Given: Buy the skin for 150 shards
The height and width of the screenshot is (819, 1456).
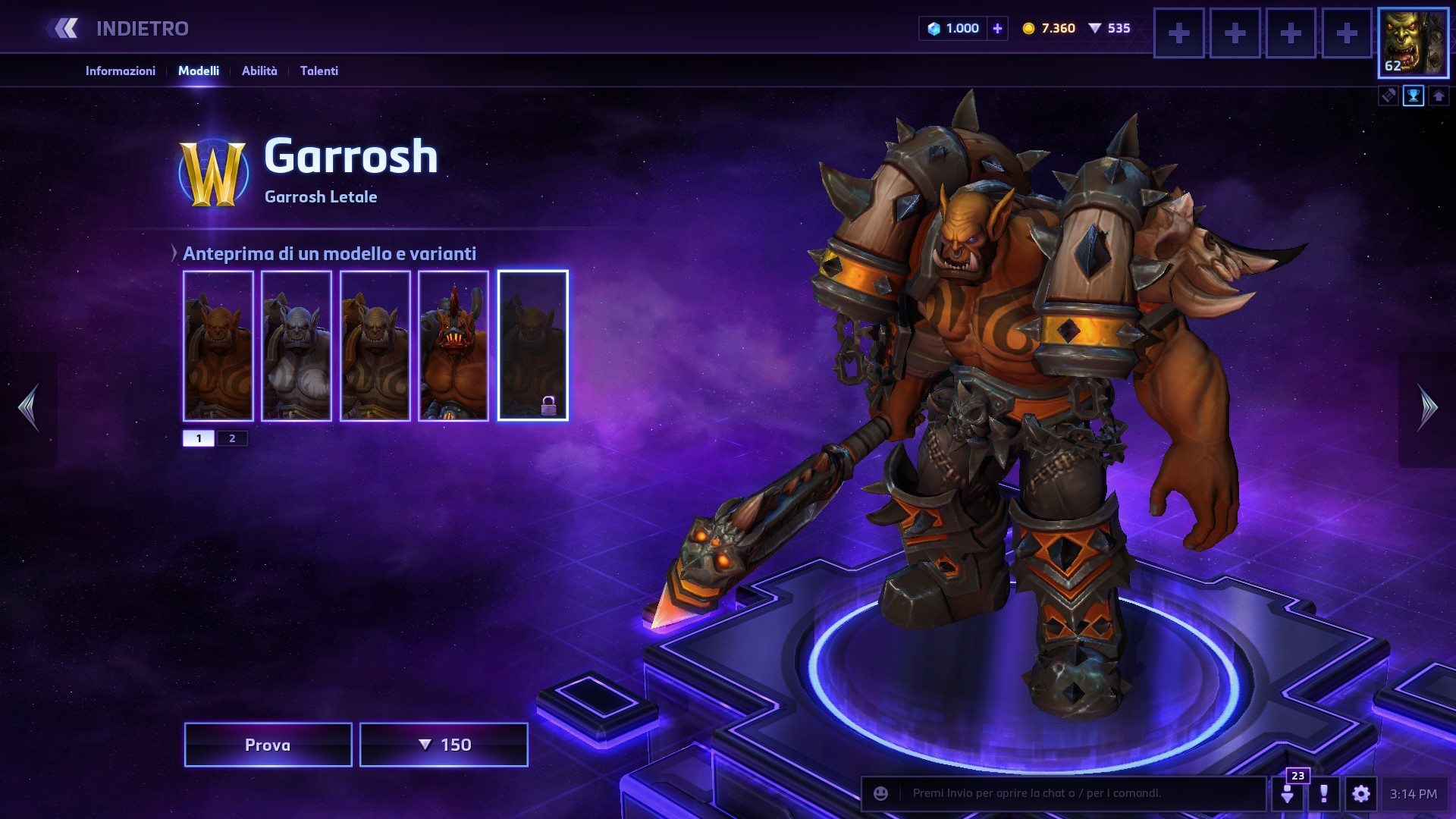Looking at the screenshot, I should pyautogui.click(x=444, y=745).
